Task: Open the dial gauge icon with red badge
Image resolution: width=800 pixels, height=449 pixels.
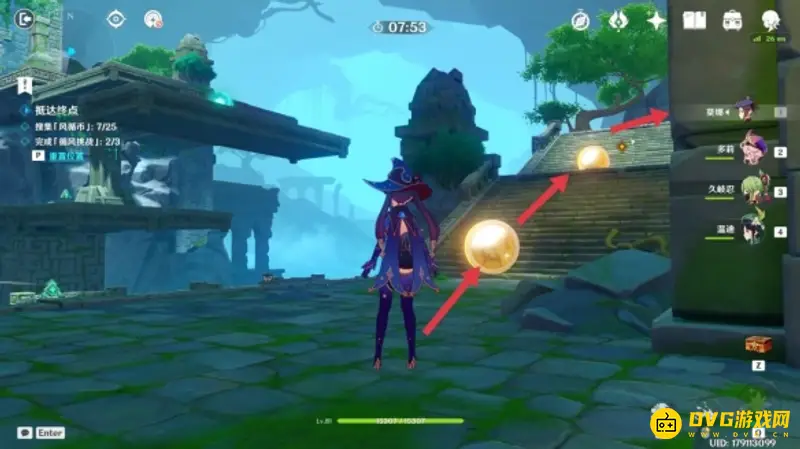Action: [153, 18]
